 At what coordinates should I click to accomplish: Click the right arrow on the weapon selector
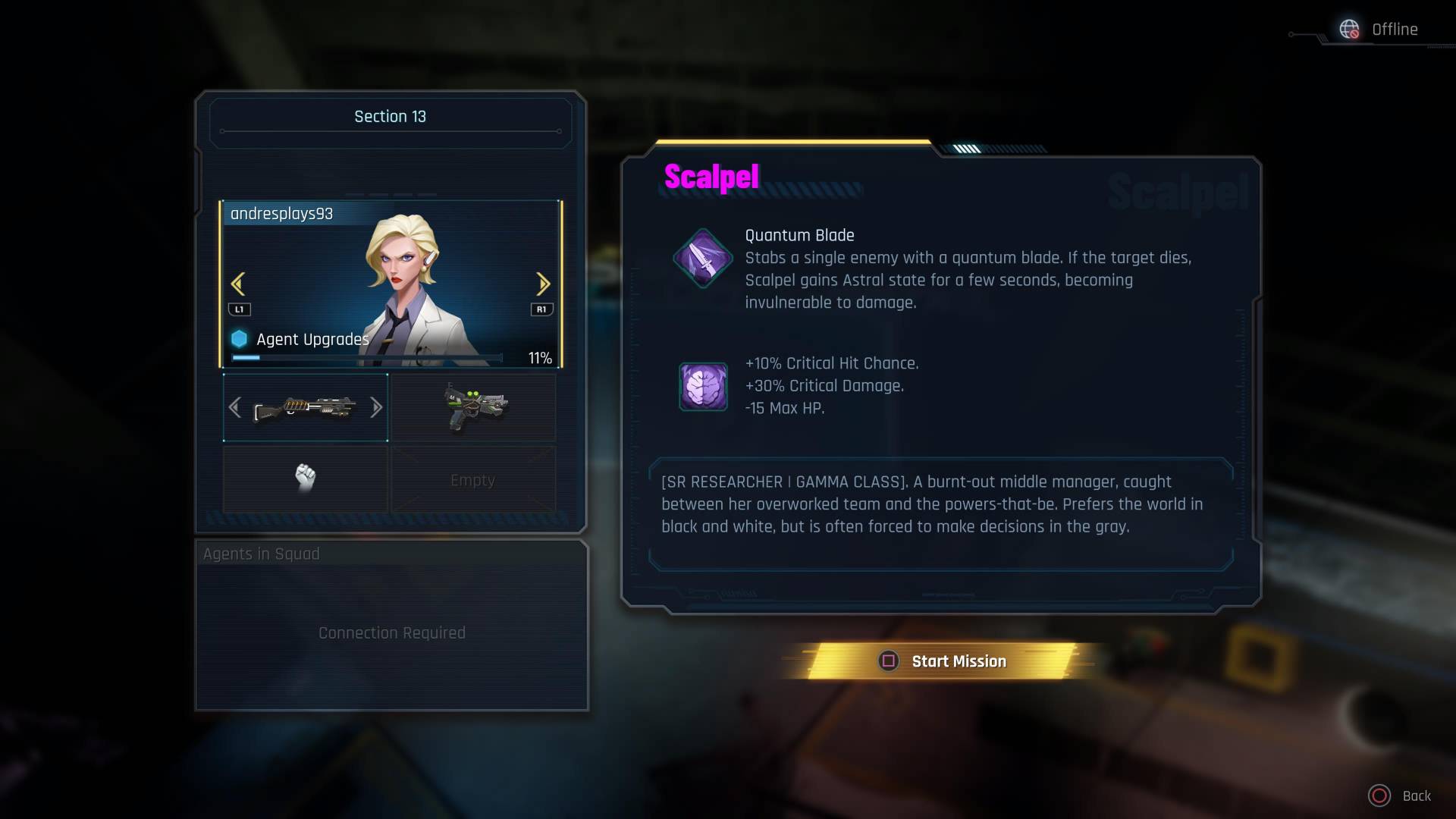click(x=377, y=407)
